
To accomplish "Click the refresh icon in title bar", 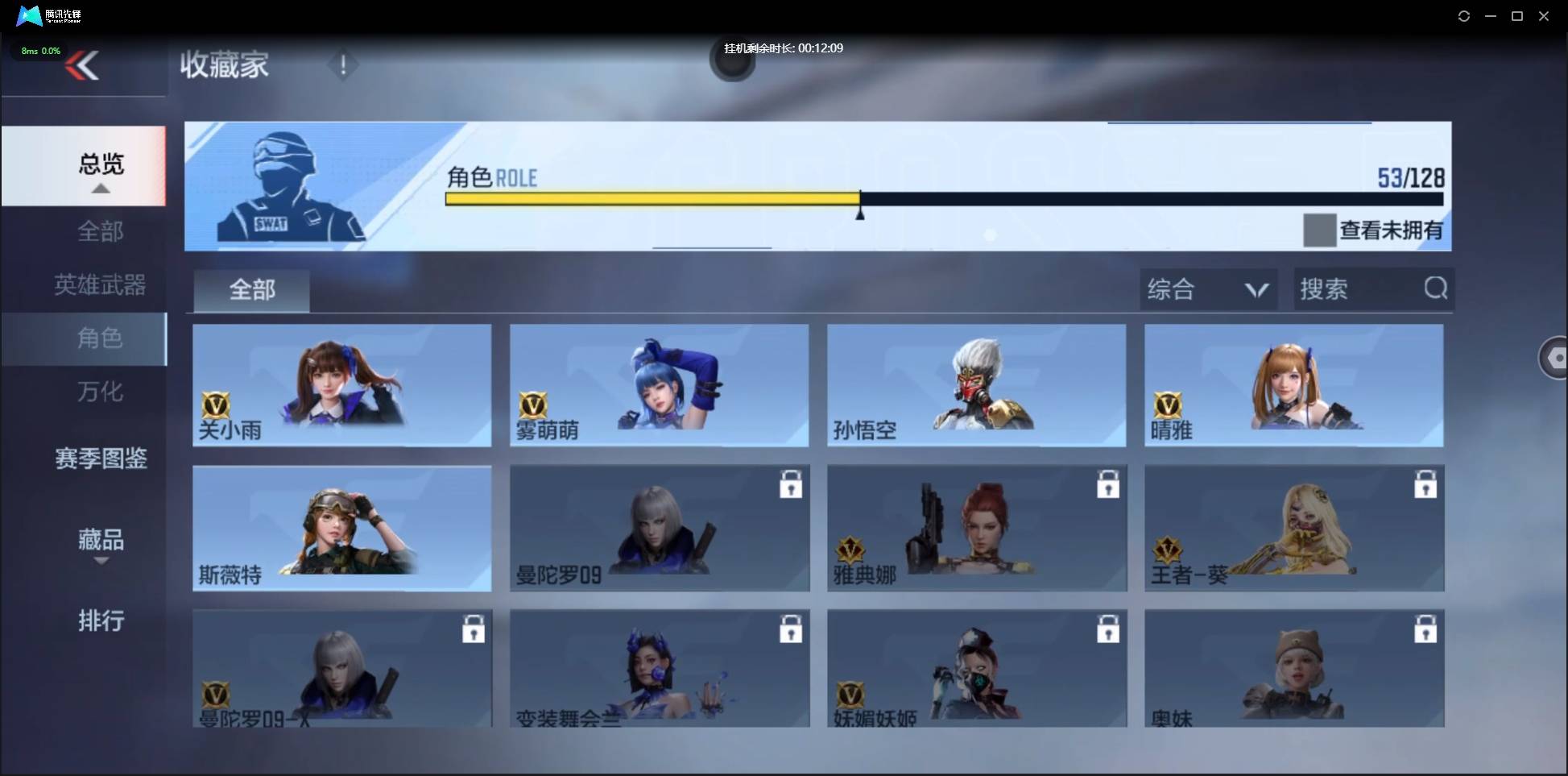I will [1464, 15].
